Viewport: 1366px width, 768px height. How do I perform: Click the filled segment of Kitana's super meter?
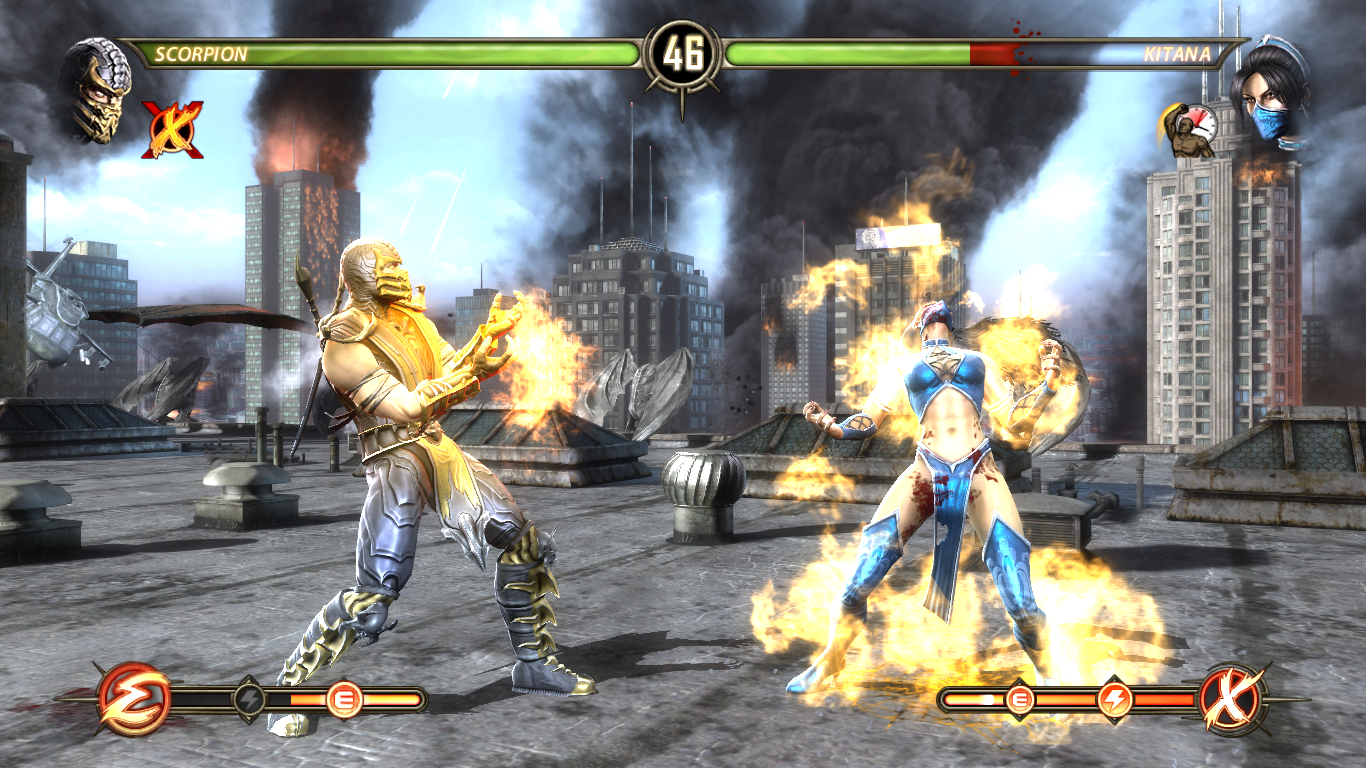pos(965,699)
